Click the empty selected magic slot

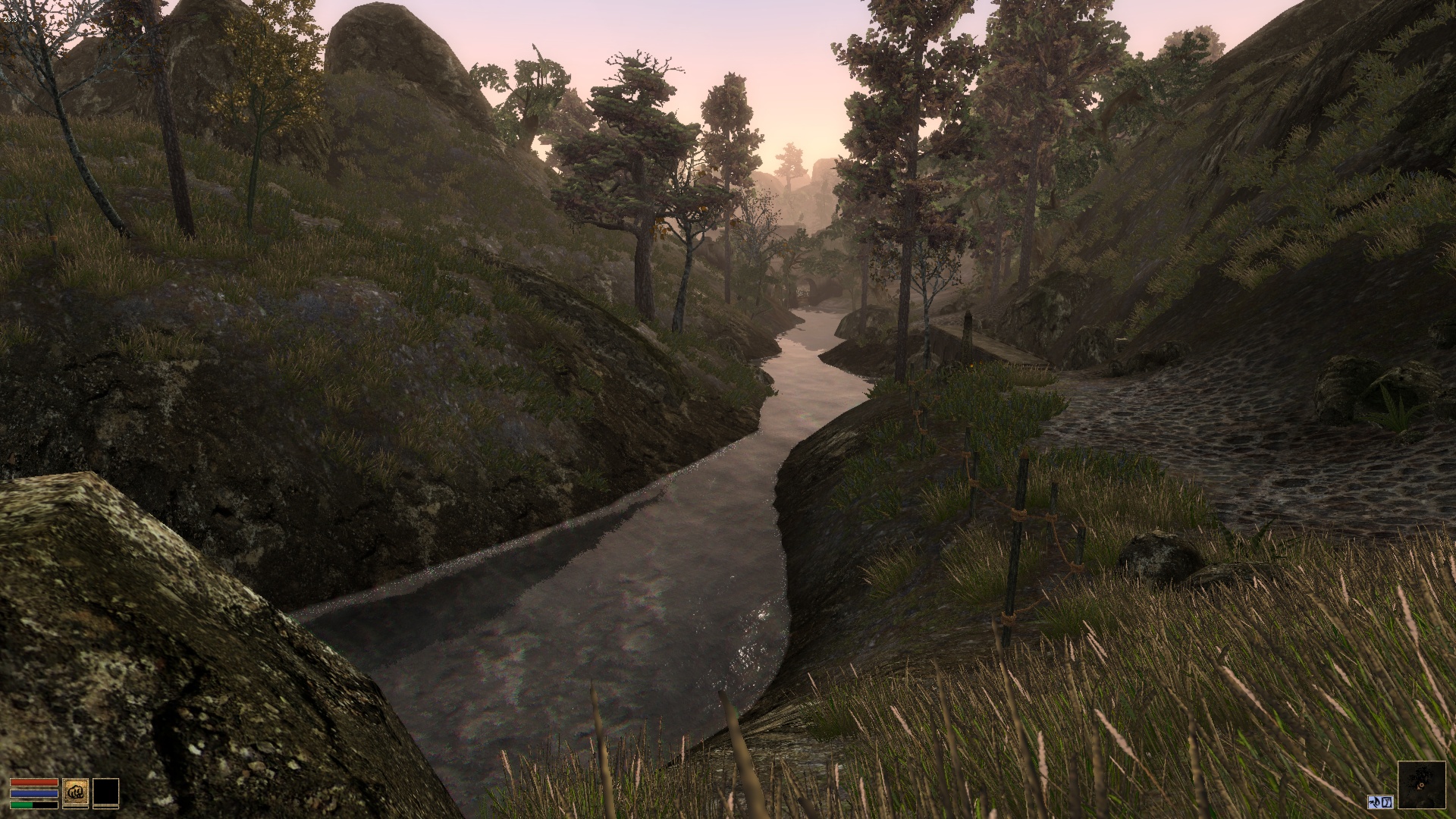pos(105,791)
